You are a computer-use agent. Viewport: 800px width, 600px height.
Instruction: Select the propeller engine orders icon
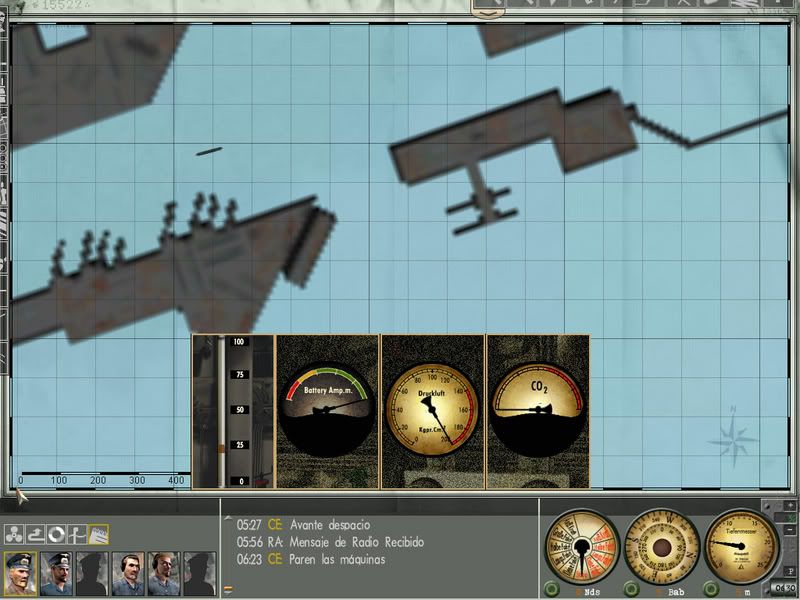click(x=13, y=534)
